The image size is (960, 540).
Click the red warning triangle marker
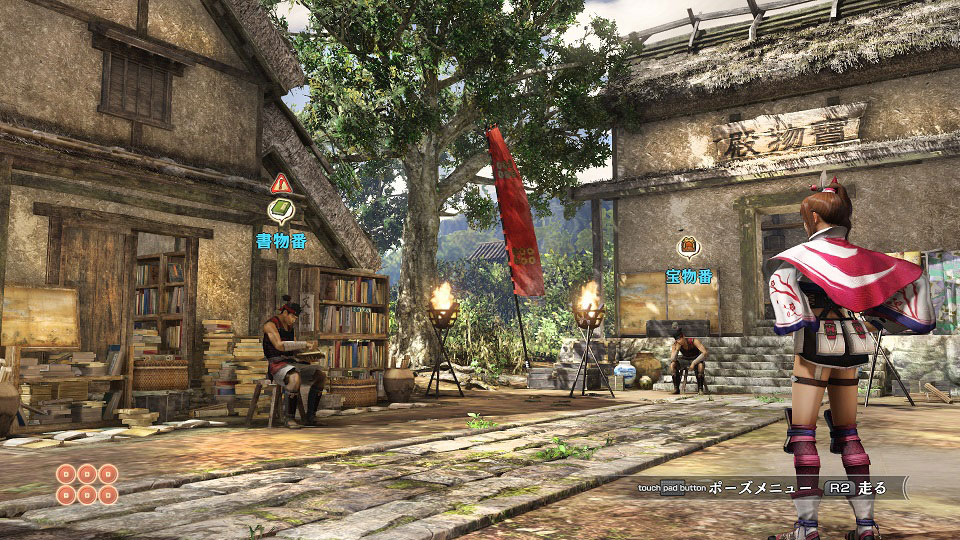click(281, 183)
